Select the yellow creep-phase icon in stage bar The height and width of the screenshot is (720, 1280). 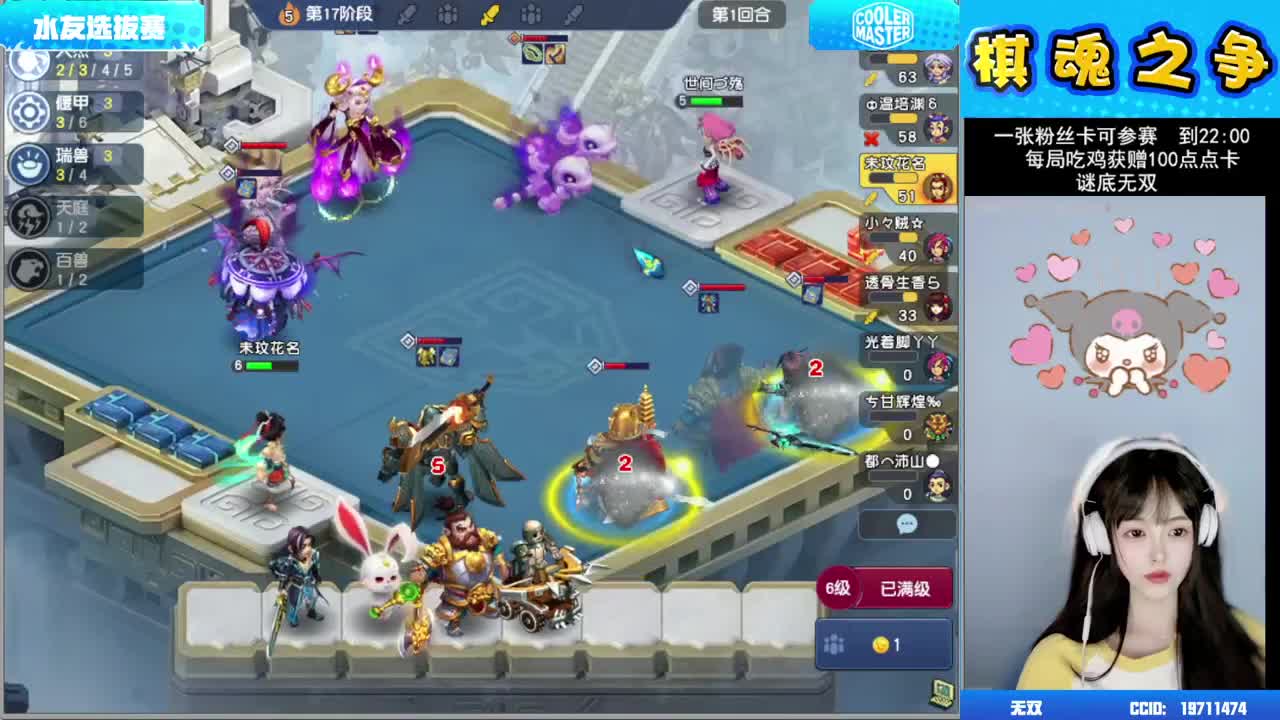tap(492, 15)
